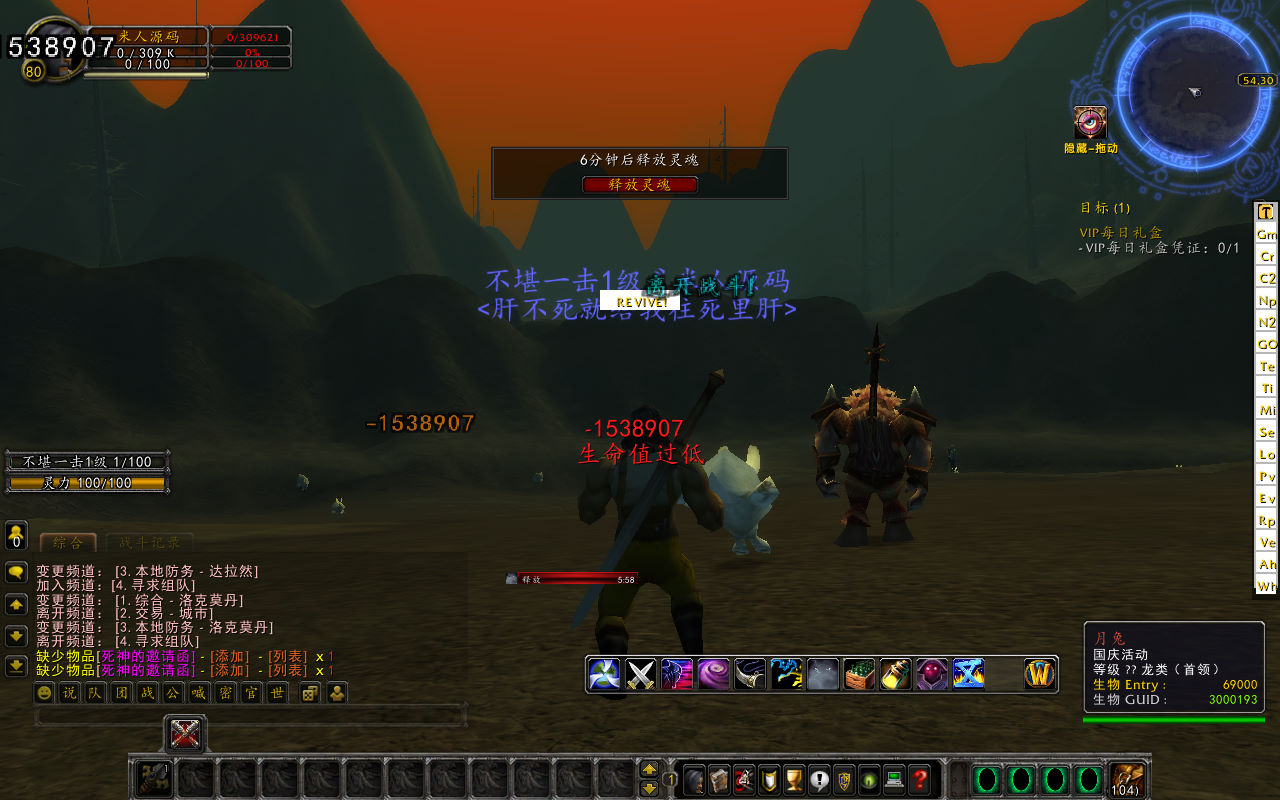Choose the 说 say channel button

pos(69,693)
